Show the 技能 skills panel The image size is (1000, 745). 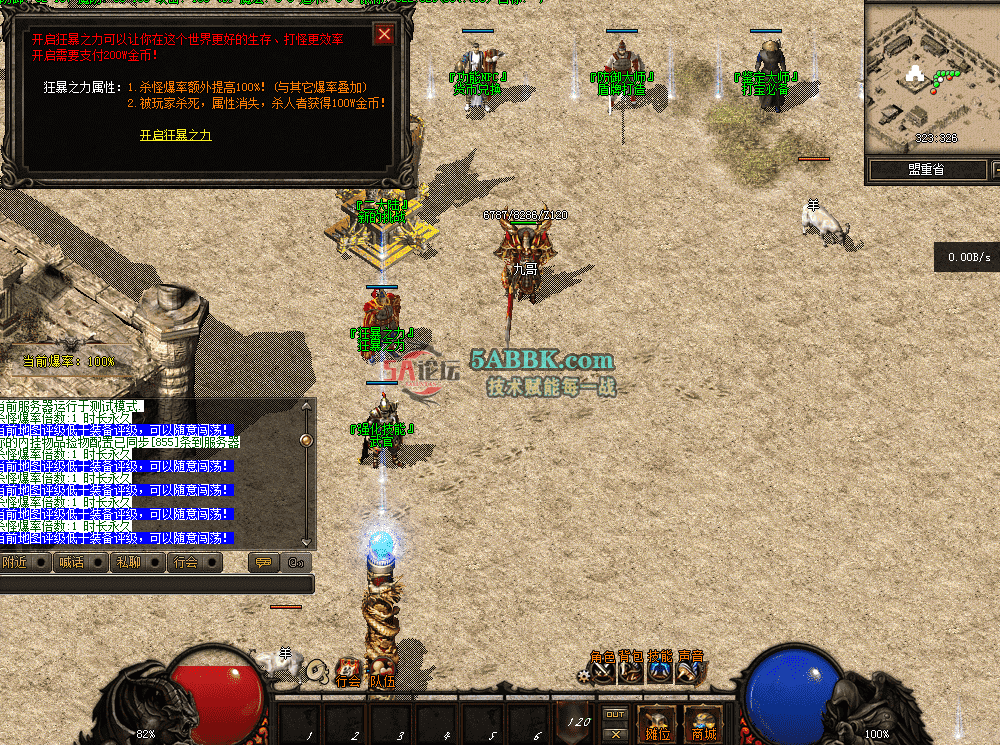click(660, 668)
